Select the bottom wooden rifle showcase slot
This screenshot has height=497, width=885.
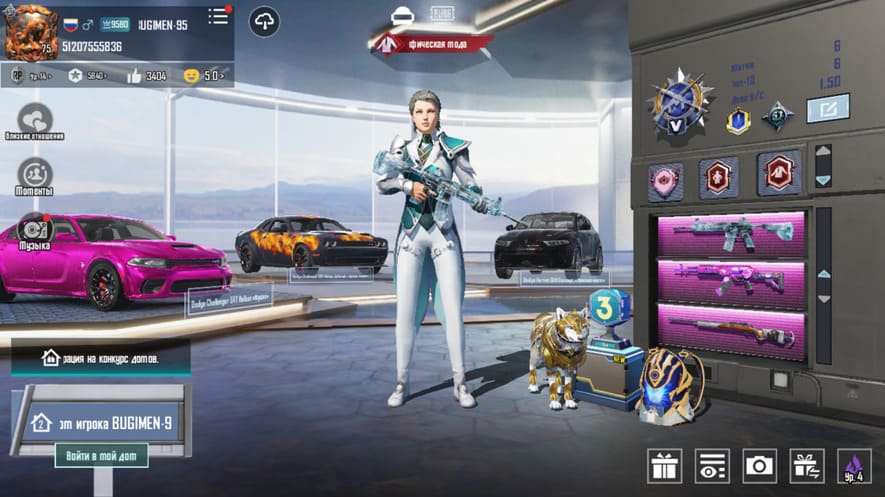pyautogui.click(x=730, y=330)
